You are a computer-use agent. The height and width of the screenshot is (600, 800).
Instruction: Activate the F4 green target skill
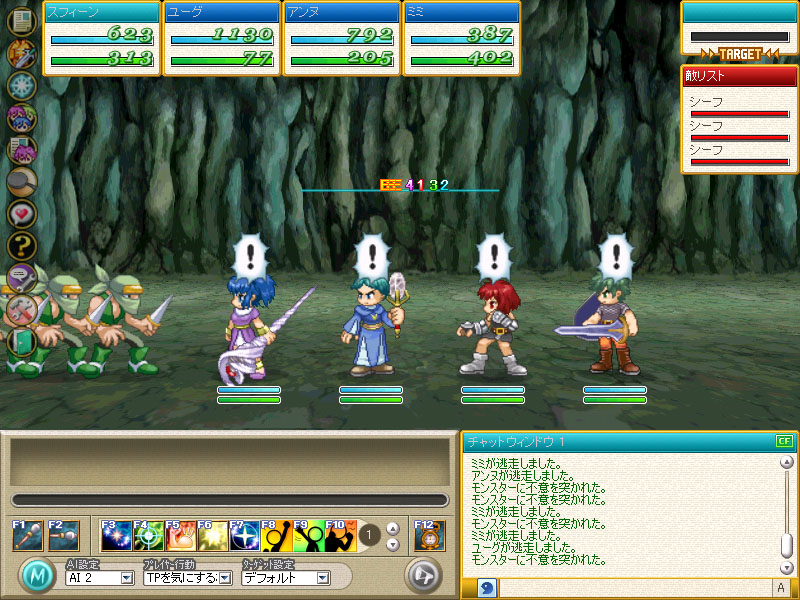[148, 536]
